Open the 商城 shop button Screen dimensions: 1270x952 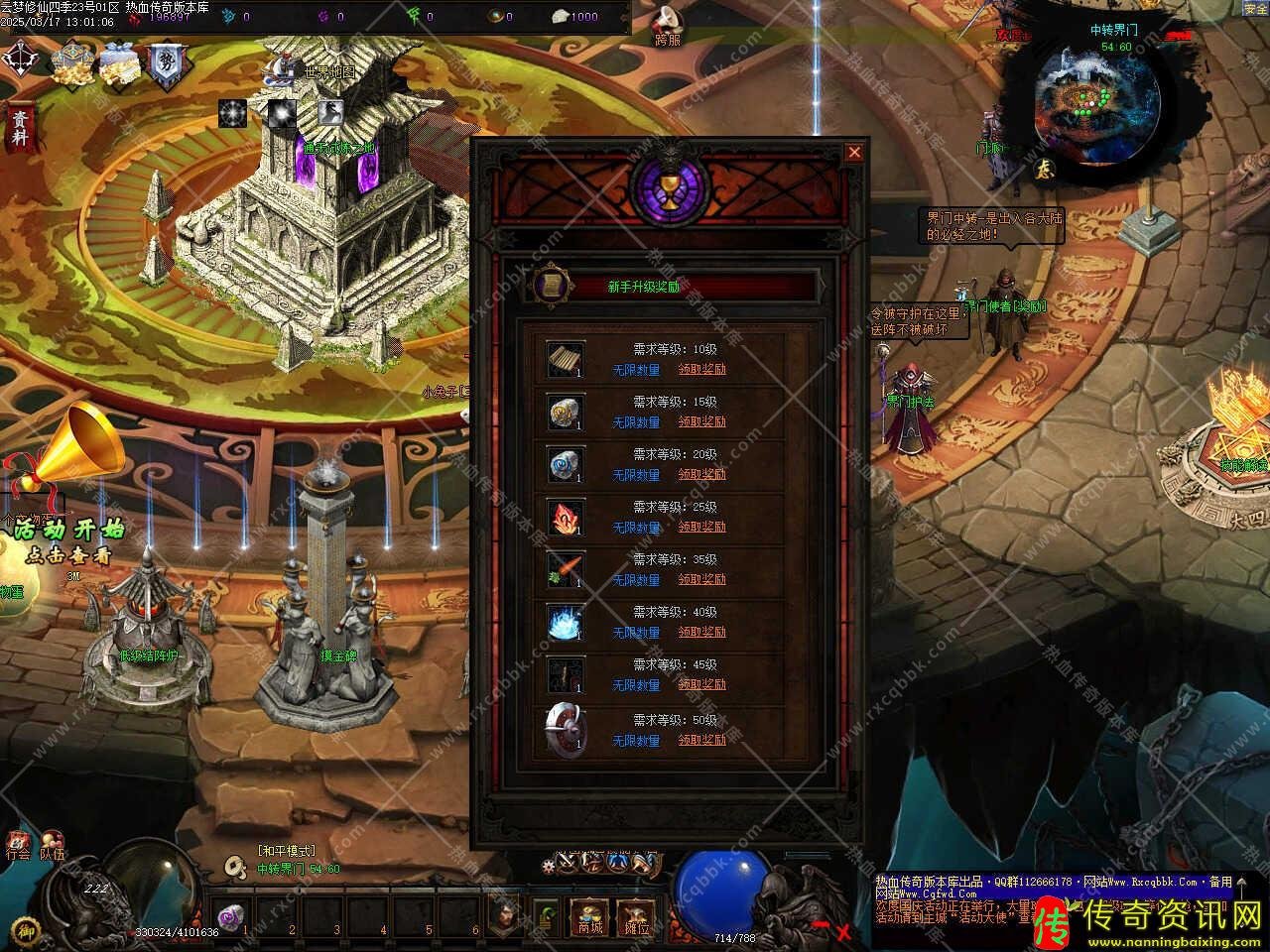[x=590, y=916]
